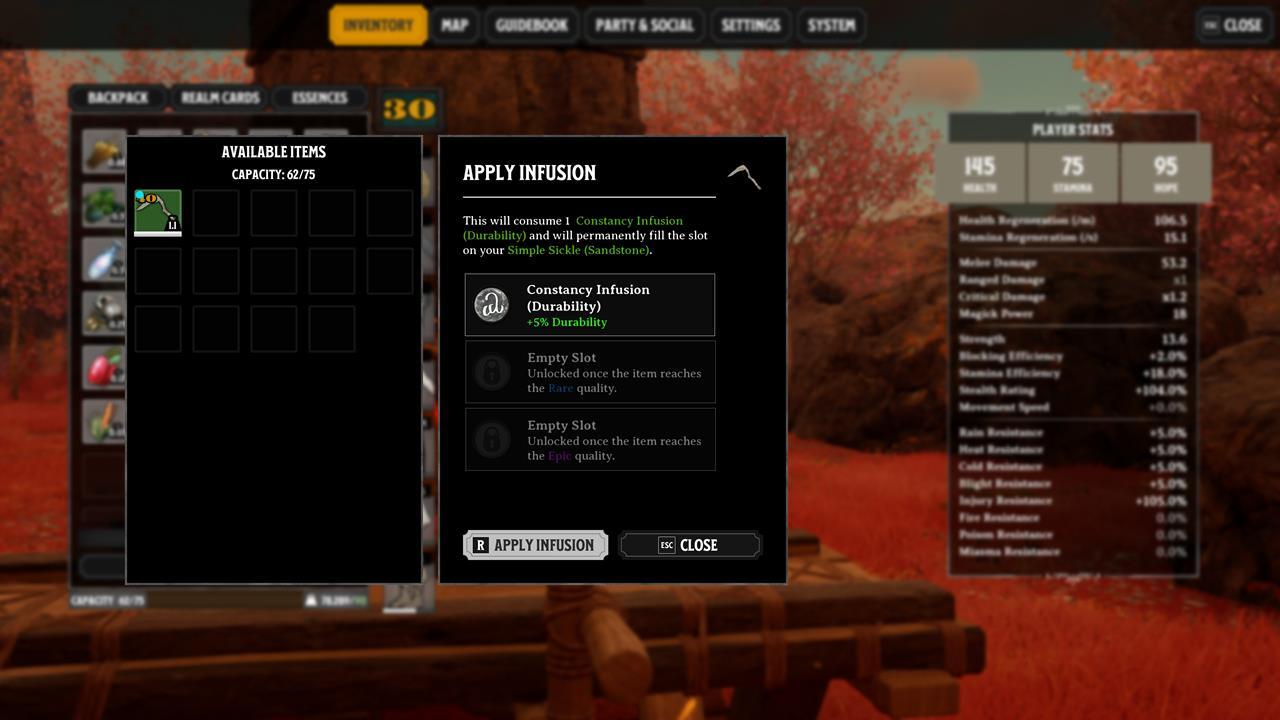Screen dimensions: 1280x720
Task: Switch to the Map tab
Action: 454,25
